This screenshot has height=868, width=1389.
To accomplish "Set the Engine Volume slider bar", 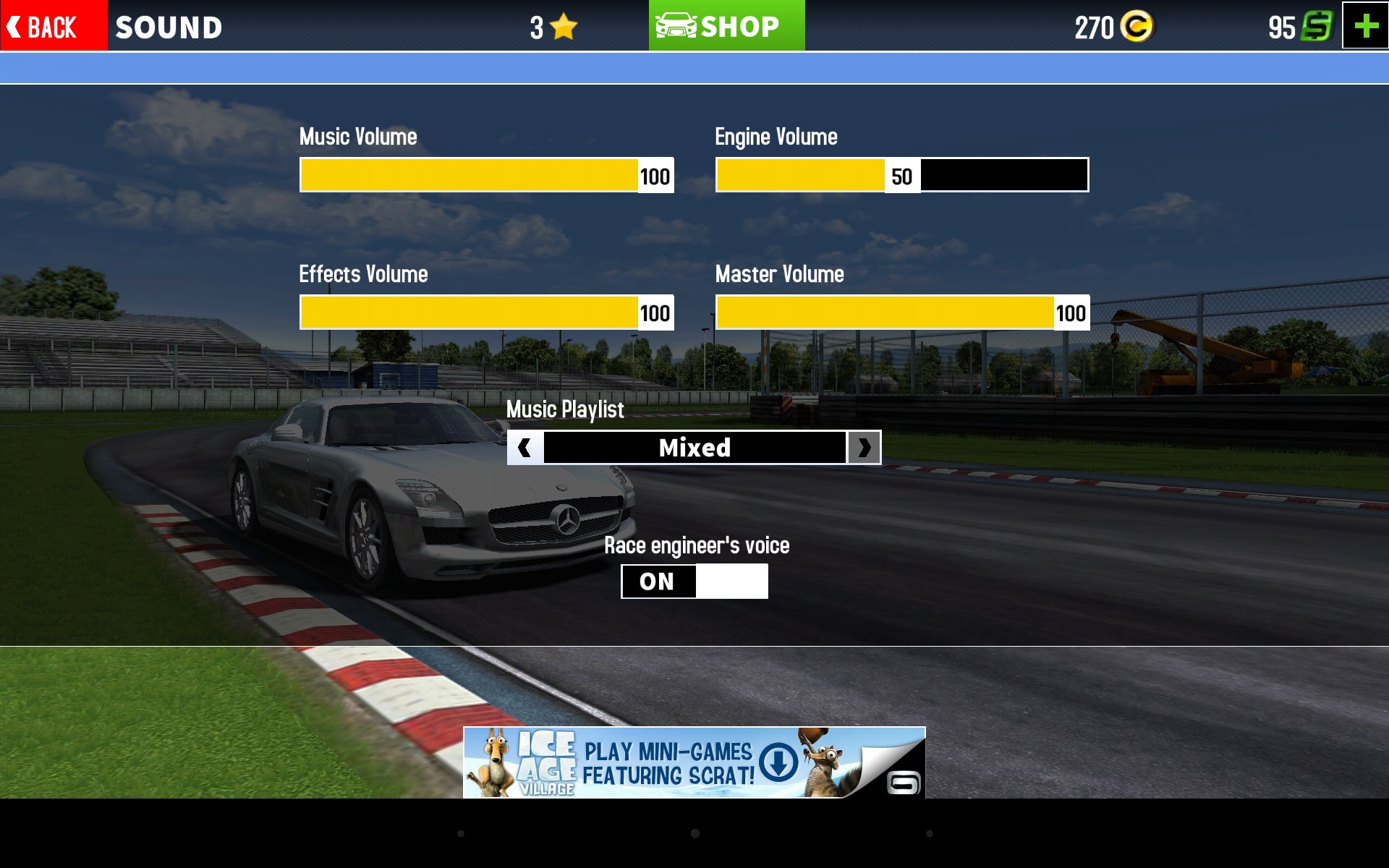I will coord(901,175).
